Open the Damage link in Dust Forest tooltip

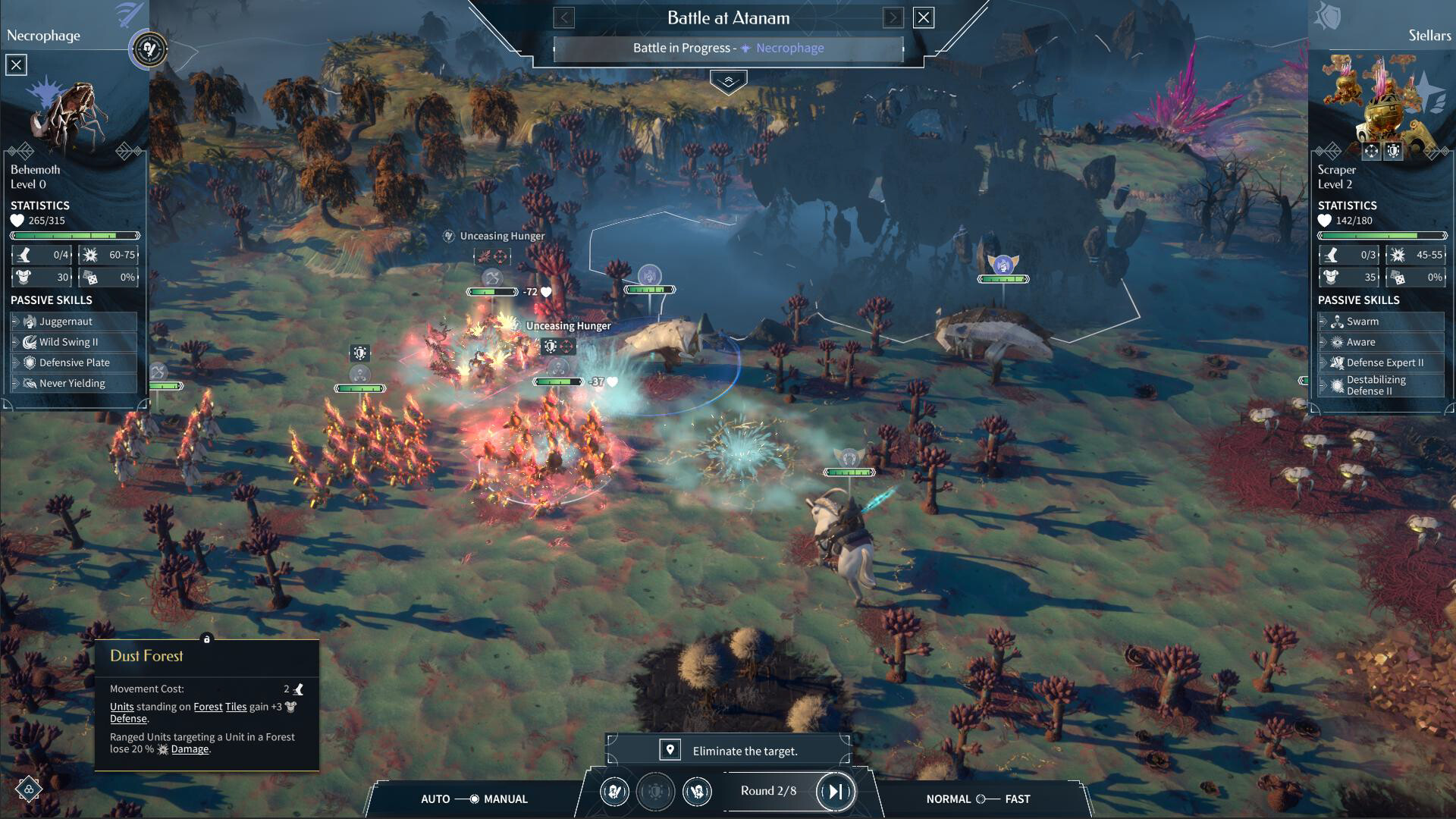tap(190, 748)
